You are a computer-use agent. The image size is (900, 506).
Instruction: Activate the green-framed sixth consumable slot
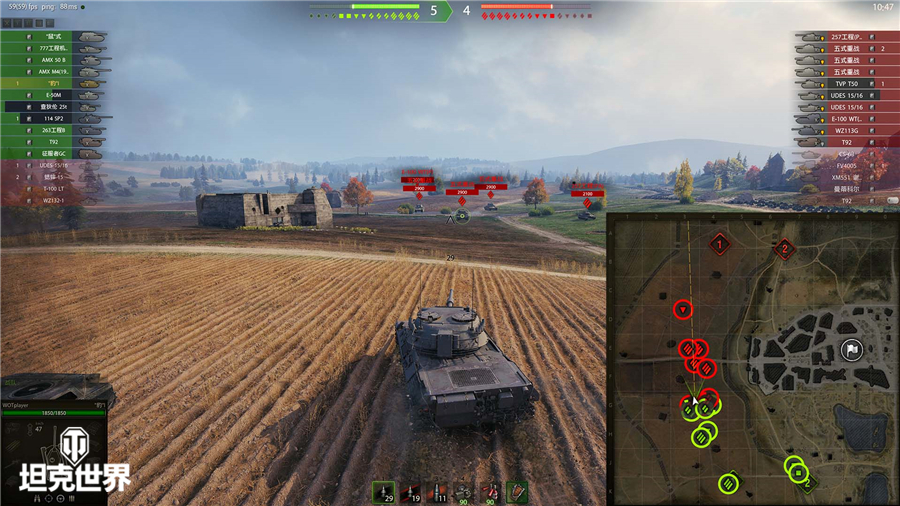[x=517, y=492]
